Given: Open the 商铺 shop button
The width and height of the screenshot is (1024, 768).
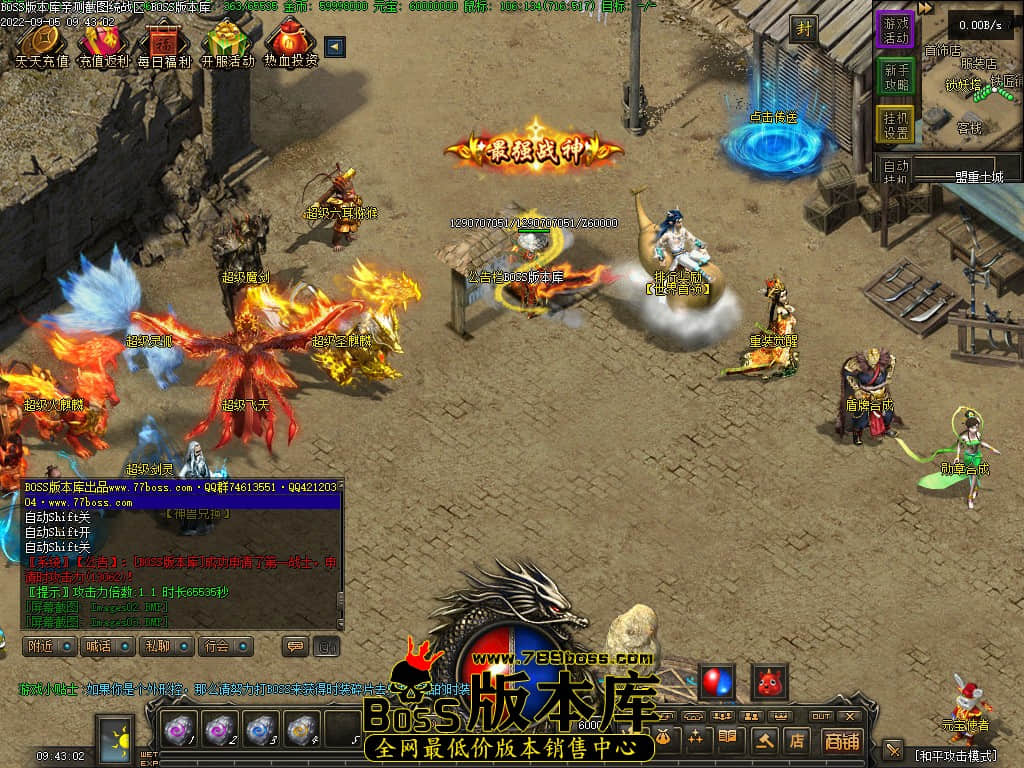Looking at the screenshot, I should click(x=842, y=741).
